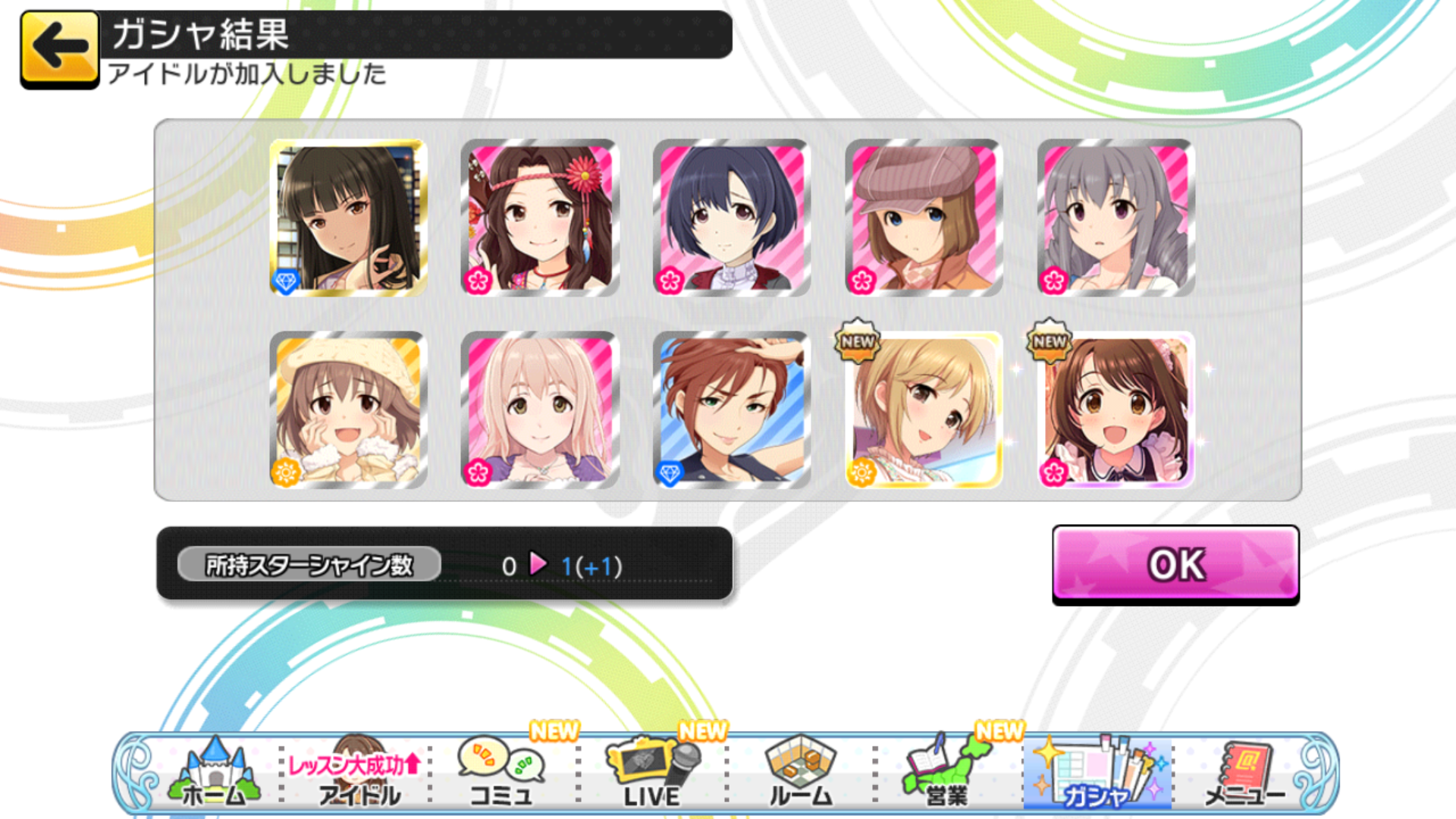
Task: Select the long pale pink hair idol card
Action: 540,409
